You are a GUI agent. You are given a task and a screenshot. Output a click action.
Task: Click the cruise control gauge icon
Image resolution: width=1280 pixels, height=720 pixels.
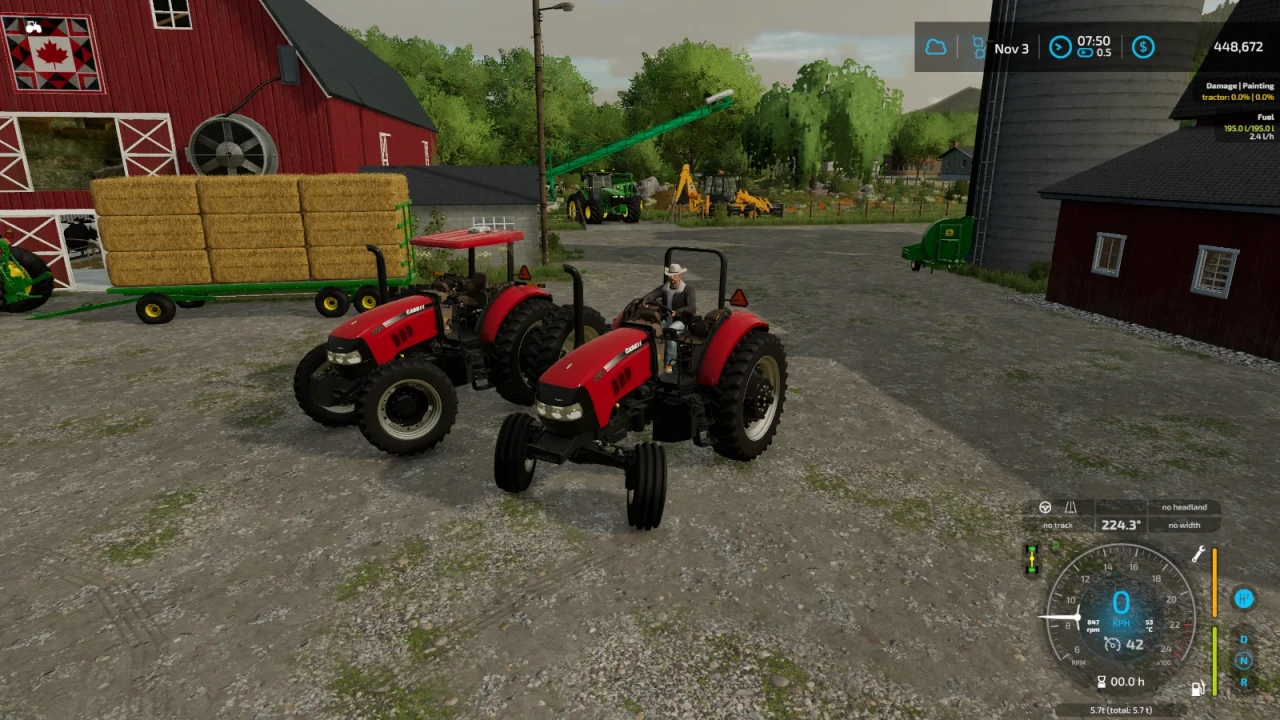(1111, 645)
